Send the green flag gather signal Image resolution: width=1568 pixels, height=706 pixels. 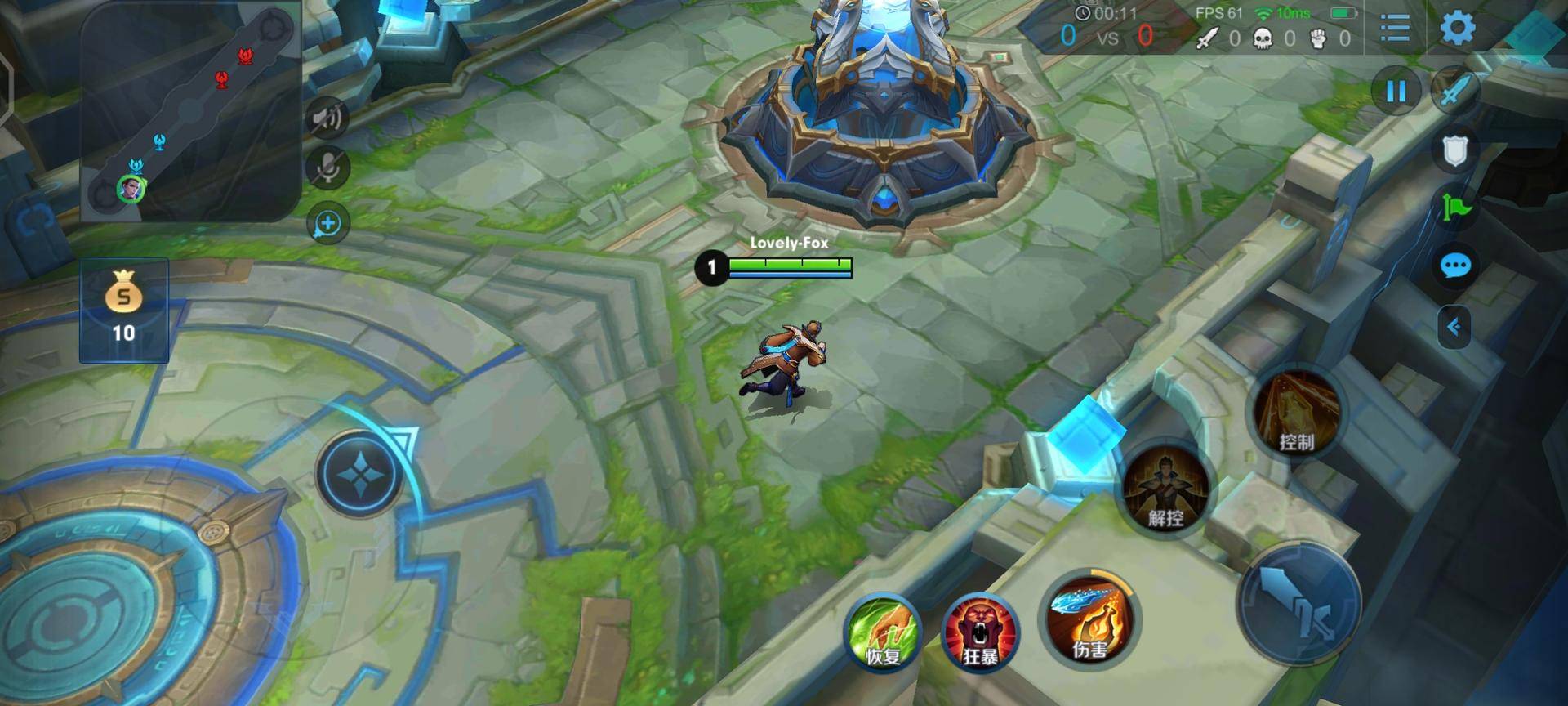point(1455,208)
